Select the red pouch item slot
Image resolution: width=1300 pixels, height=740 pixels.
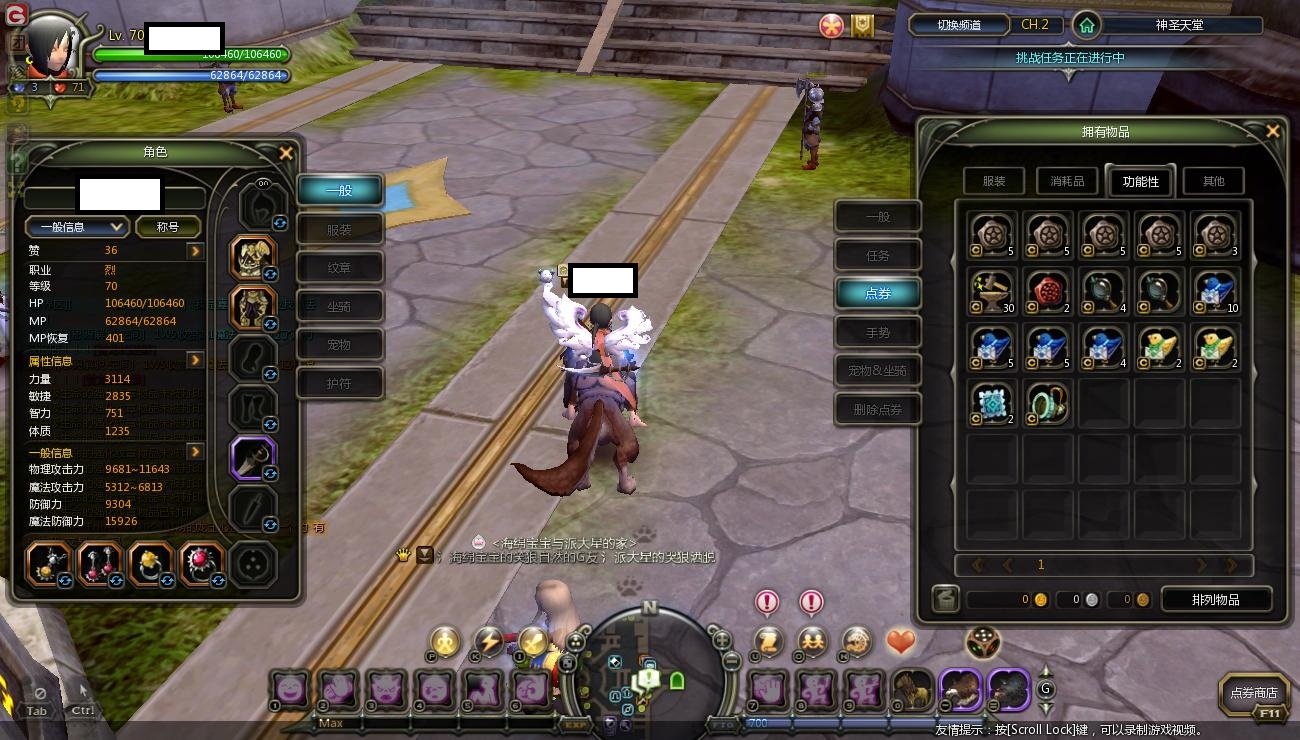pos(1048,291)
